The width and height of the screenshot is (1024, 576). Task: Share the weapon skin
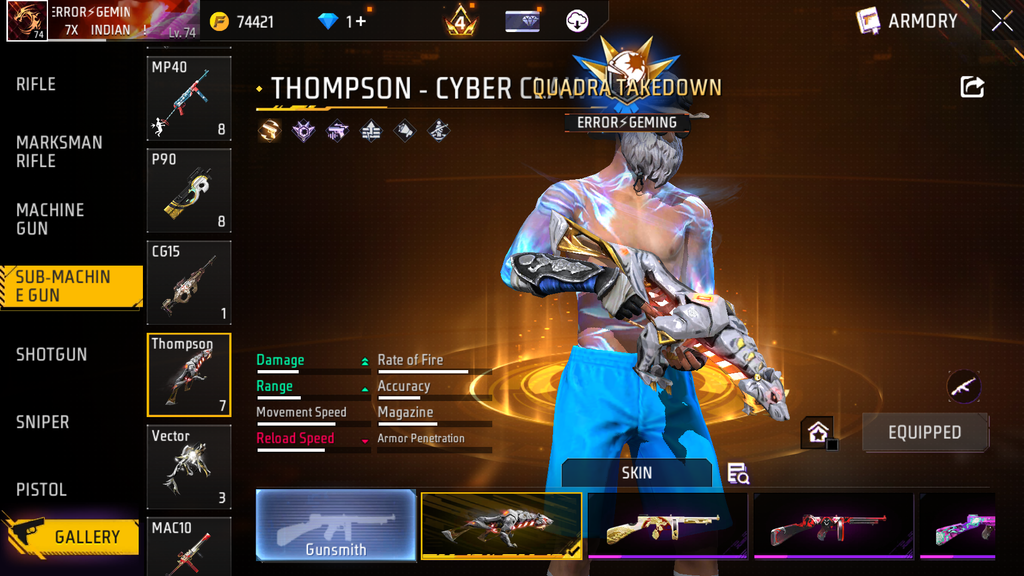point(972,87)
